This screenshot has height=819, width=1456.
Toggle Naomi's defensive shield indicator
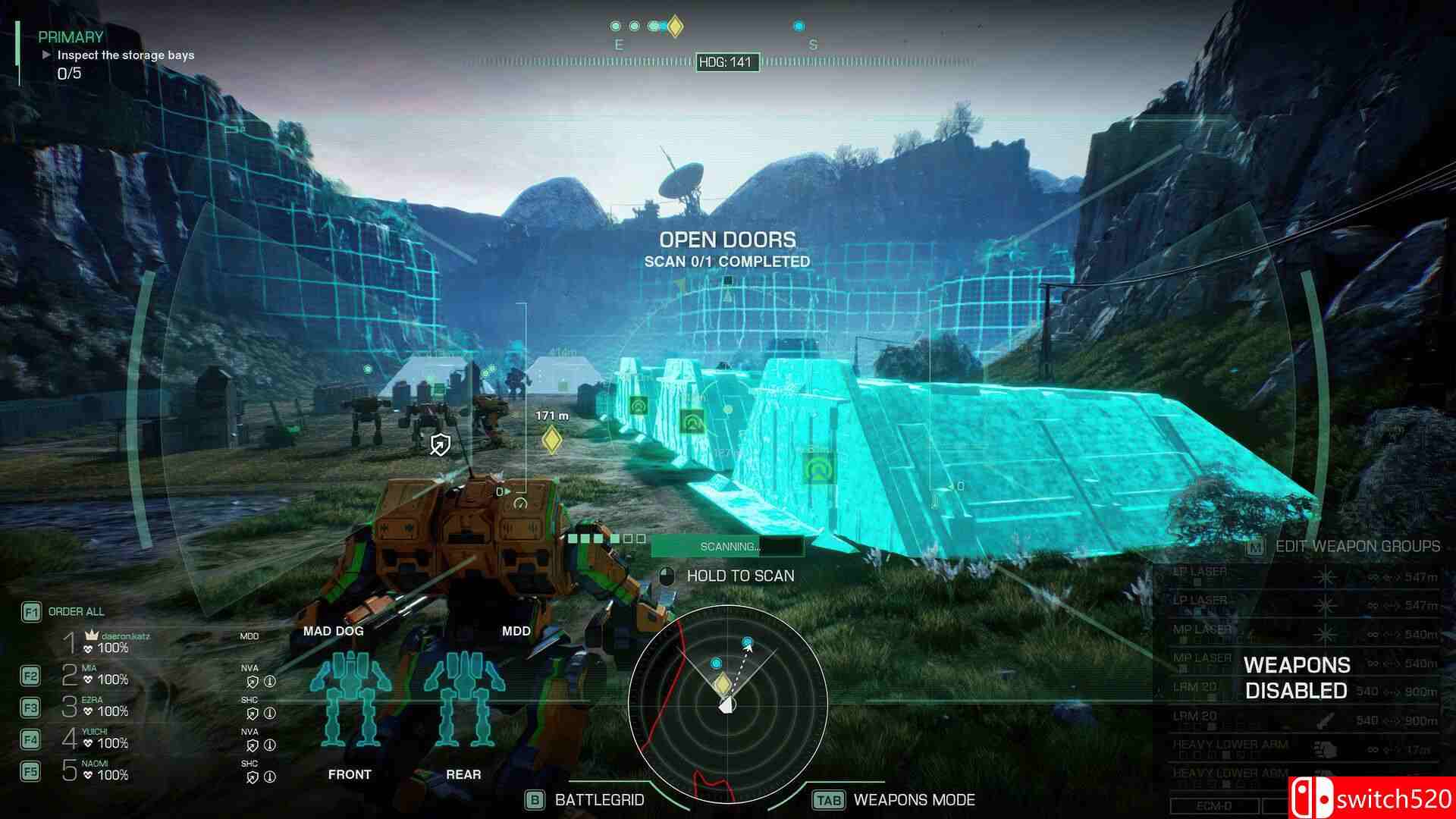(253, 777)
